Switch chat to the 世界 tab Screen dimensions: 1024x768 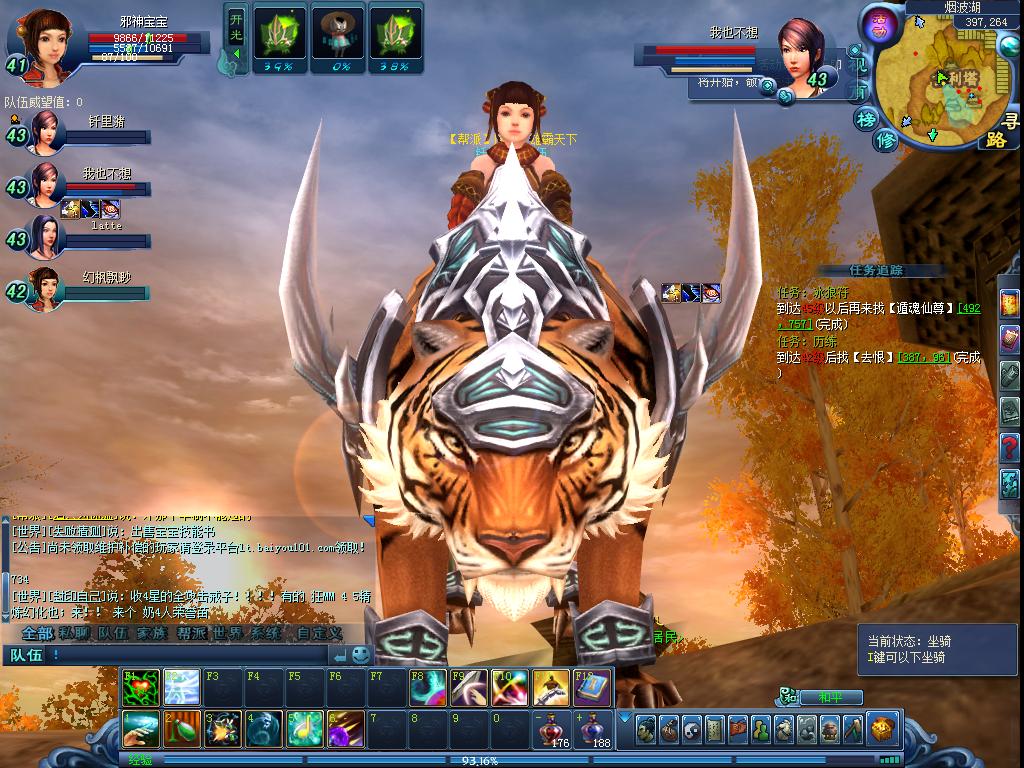click(x=226, y=633)
